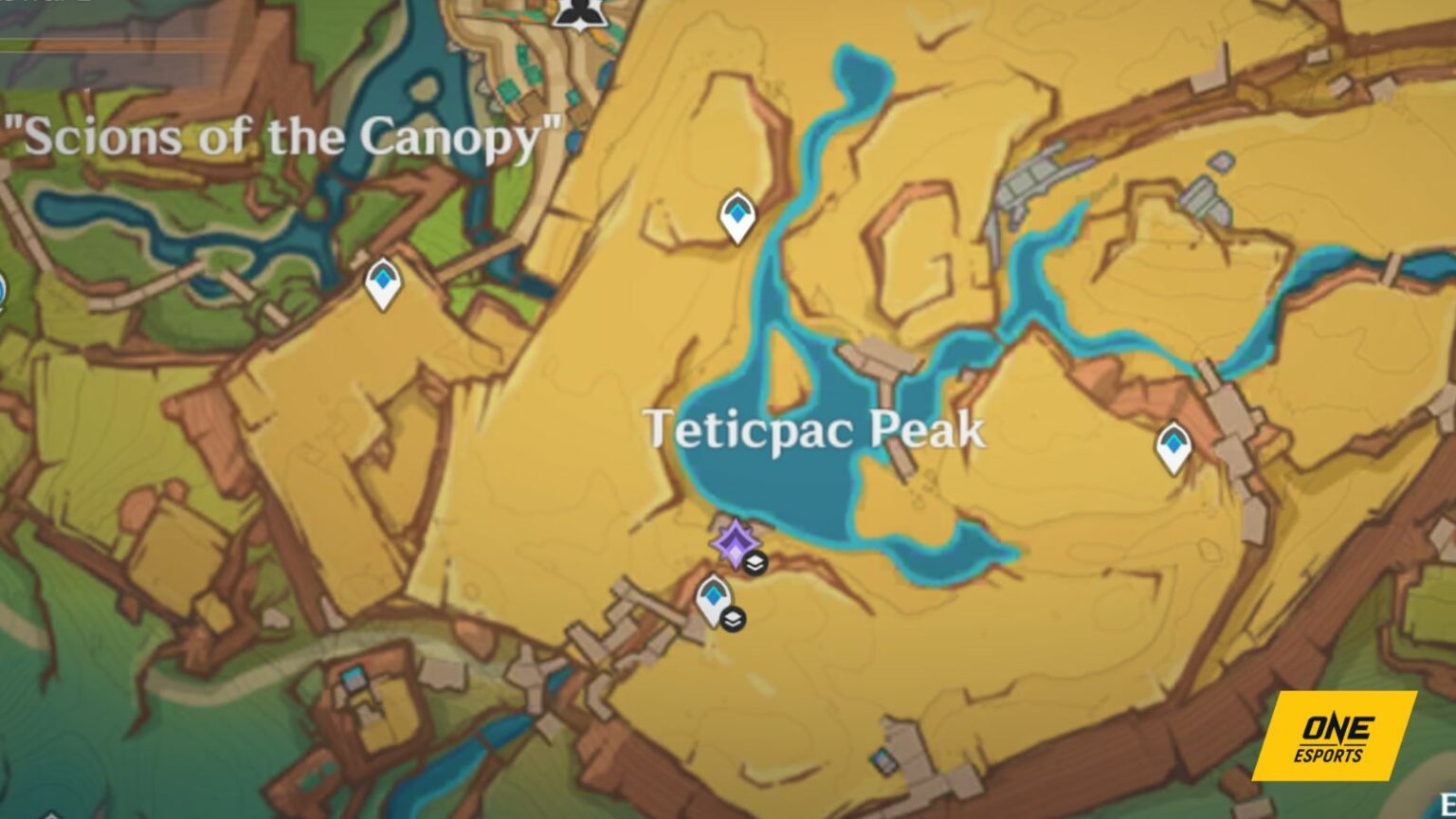Open the teleport waypoint below the purple domain marker

tap(712, 597)
